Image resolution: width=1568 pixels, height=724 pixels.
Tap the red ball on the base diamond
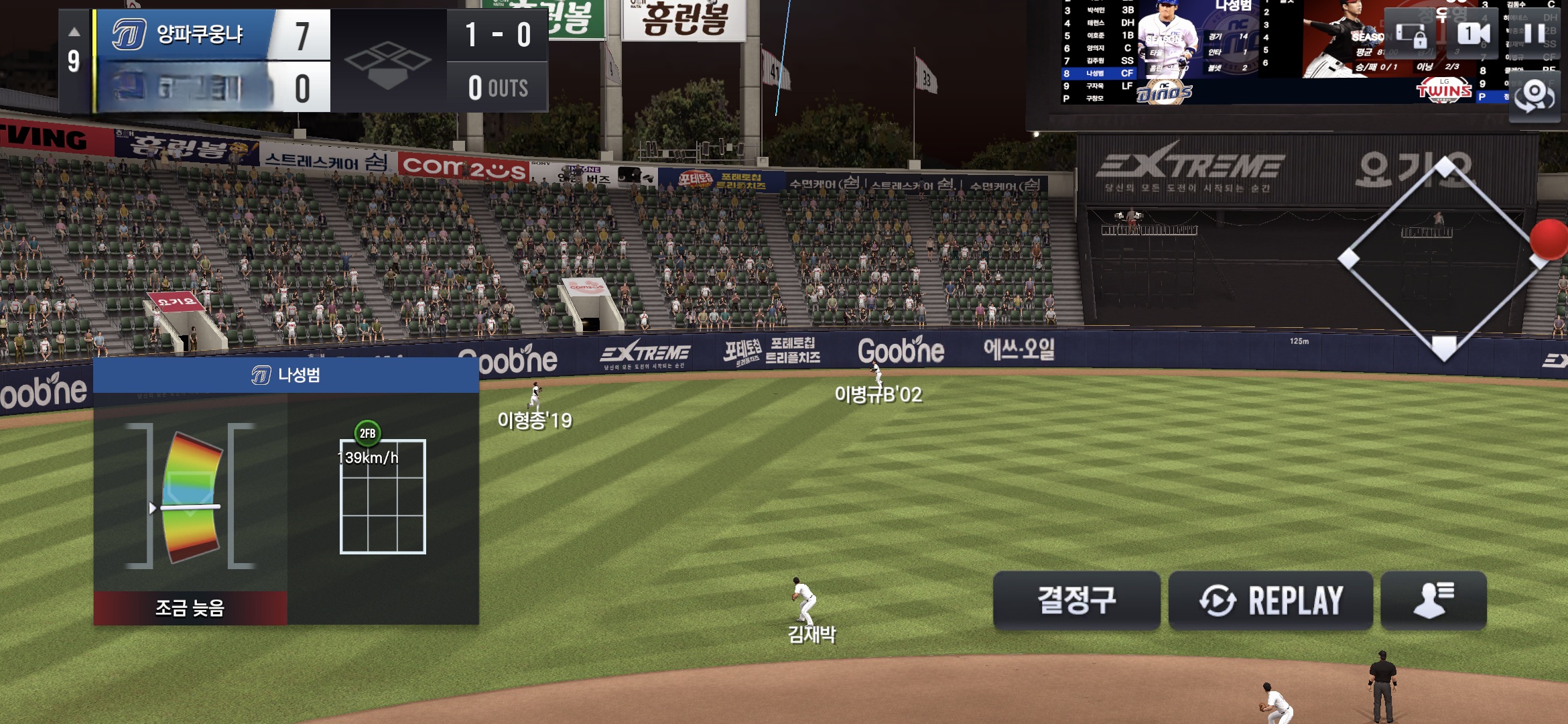(1549, 239)
